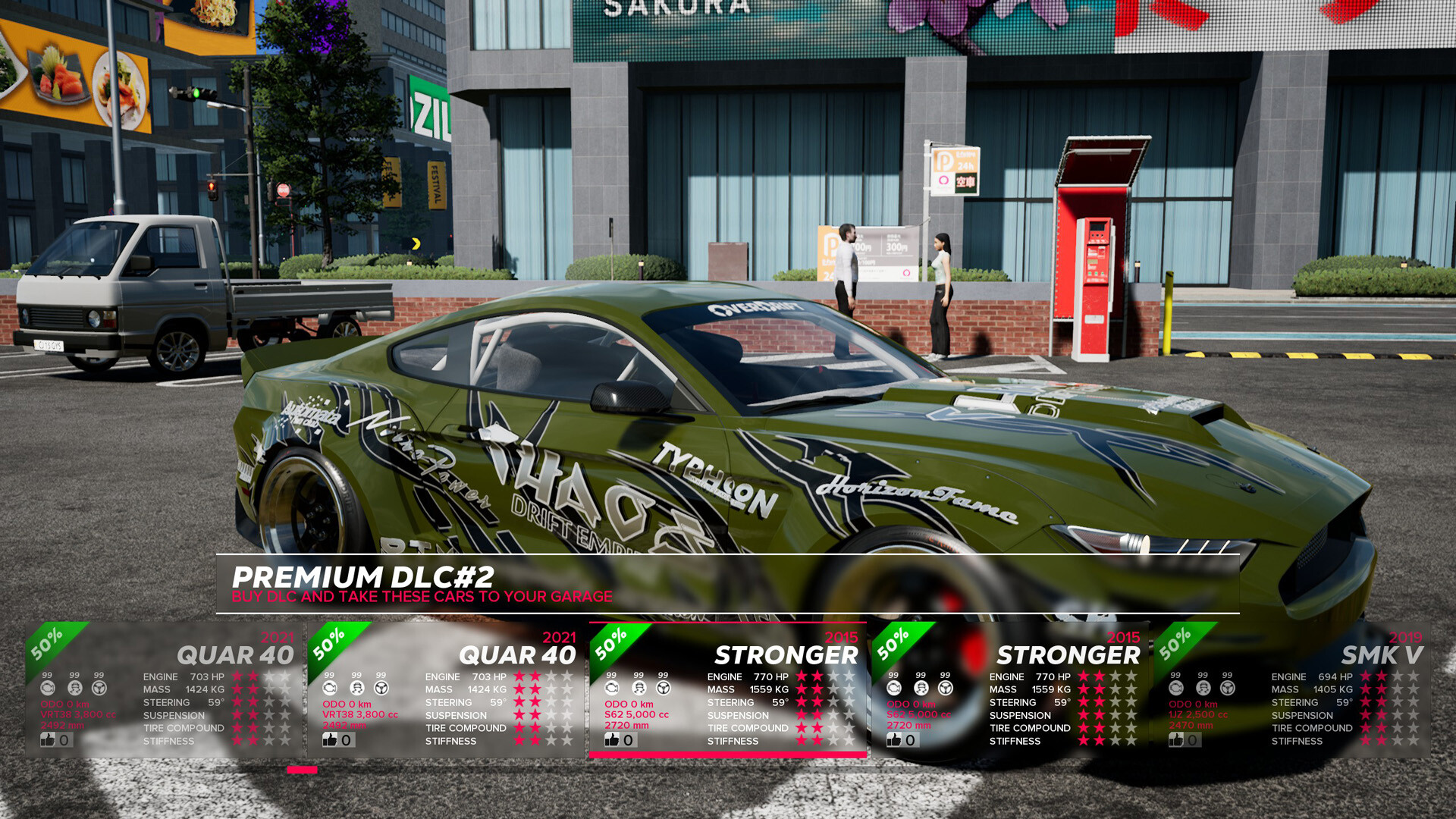Screen dimensions: 1456x819
Task: Toggle the thumbs-up like on the highlighted STRONGER card
Action: pos(610,740)
